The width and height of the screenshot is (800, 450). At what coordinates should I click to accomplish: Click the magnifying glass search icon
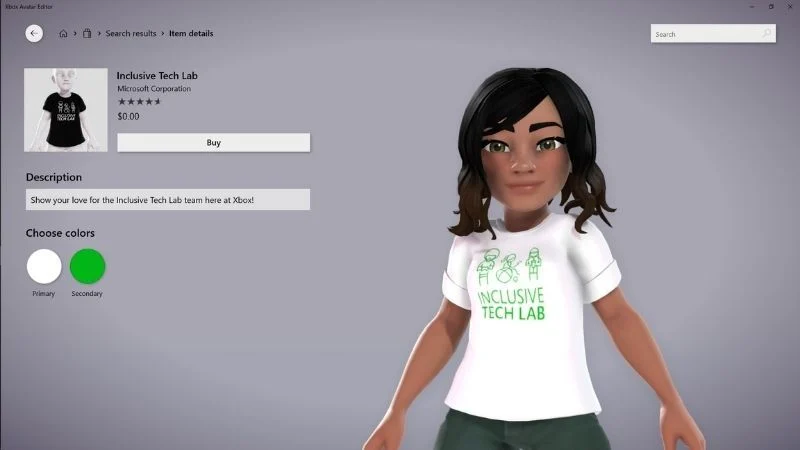pyautogui.click(x=767, y=34)
